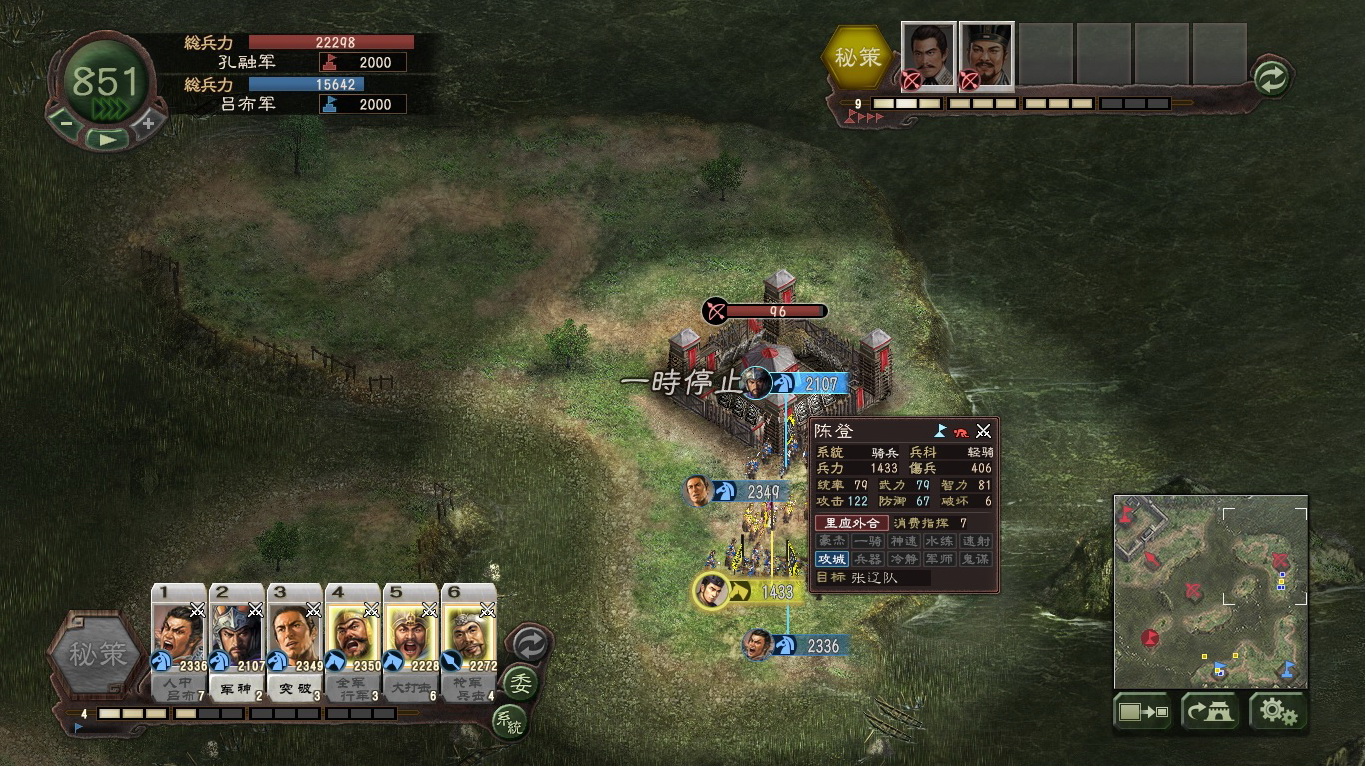Select officer card 1 with 人中呂布 tactic
The height and width of the screenshot is (768, 1366).
point(179,640)
